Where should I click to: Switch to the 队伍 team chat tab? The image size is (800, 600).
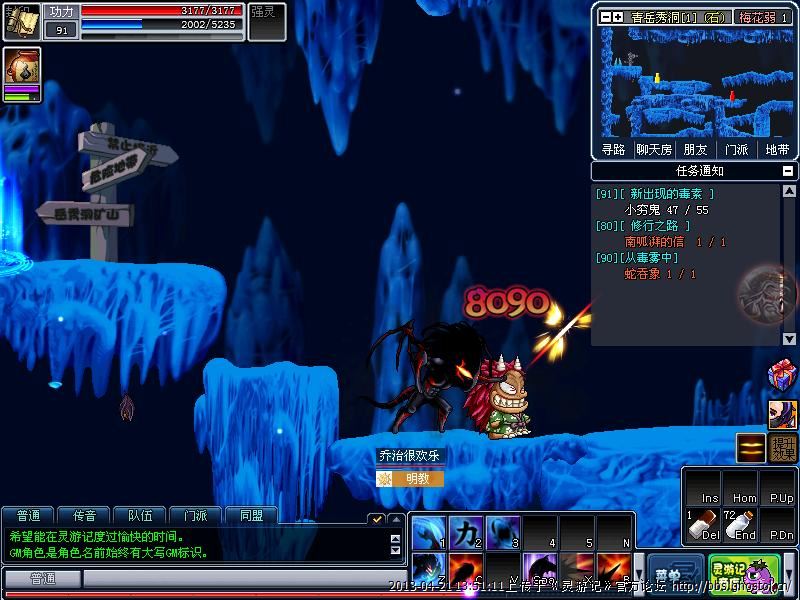[x=140, y=516]
